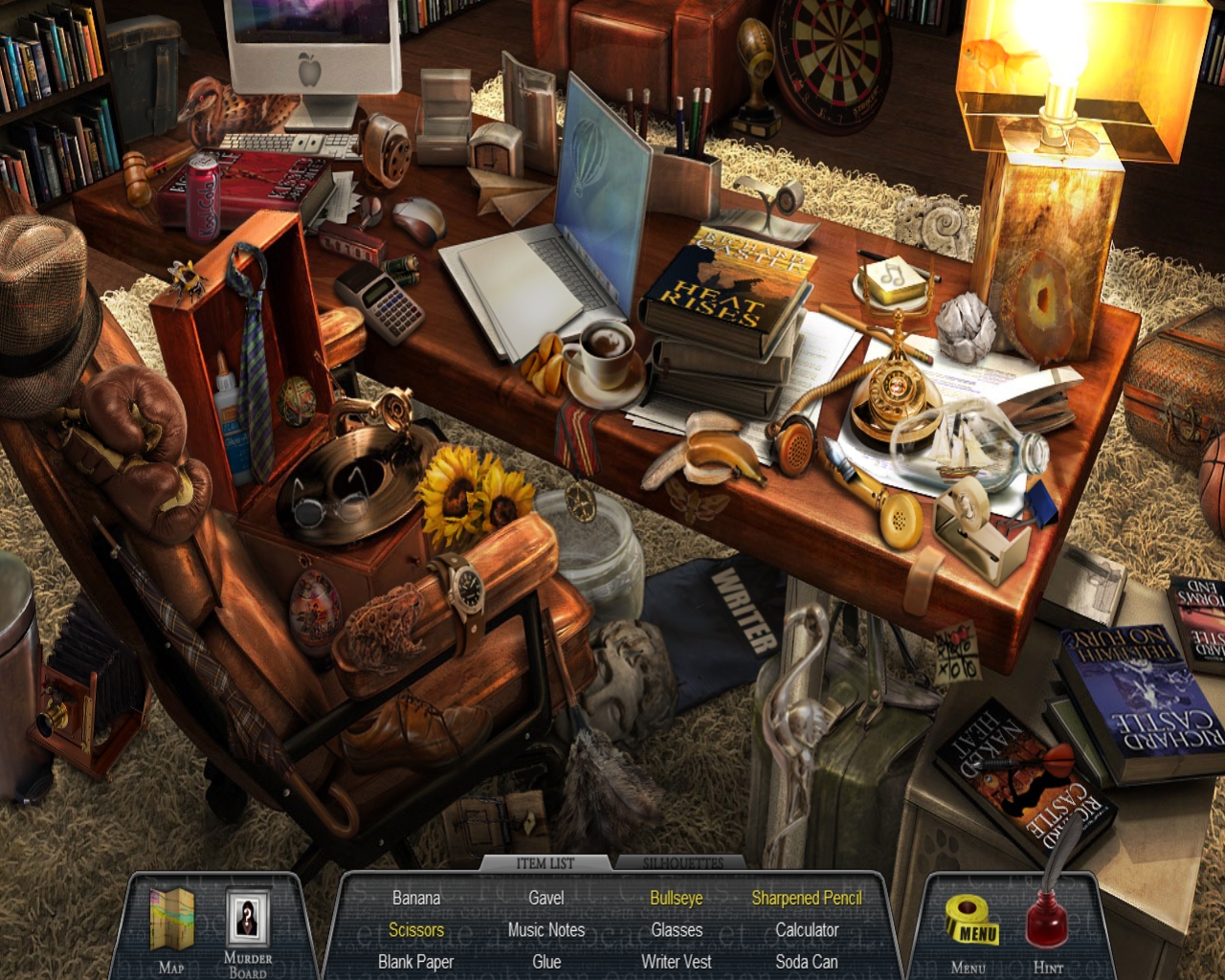The image size is (1225, 980).
Task: Select Soda Can in the item list
Action: point(807,962)
